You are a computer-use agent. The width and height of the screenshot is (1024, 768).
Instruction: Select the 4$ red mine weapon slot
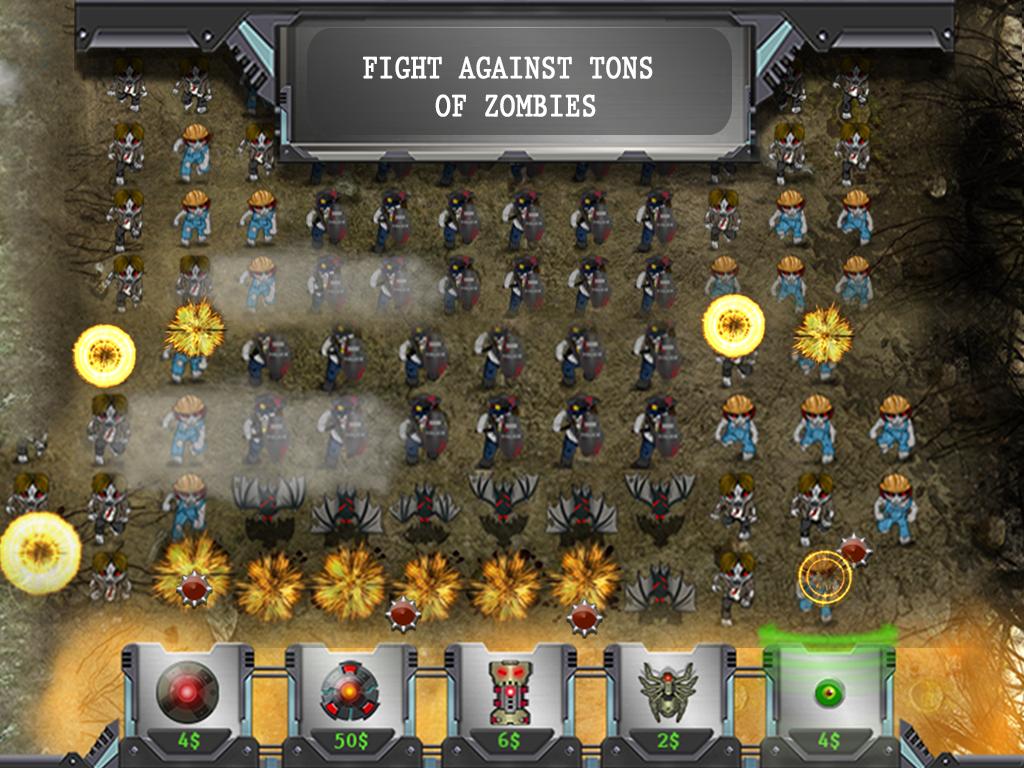(188, 695)
